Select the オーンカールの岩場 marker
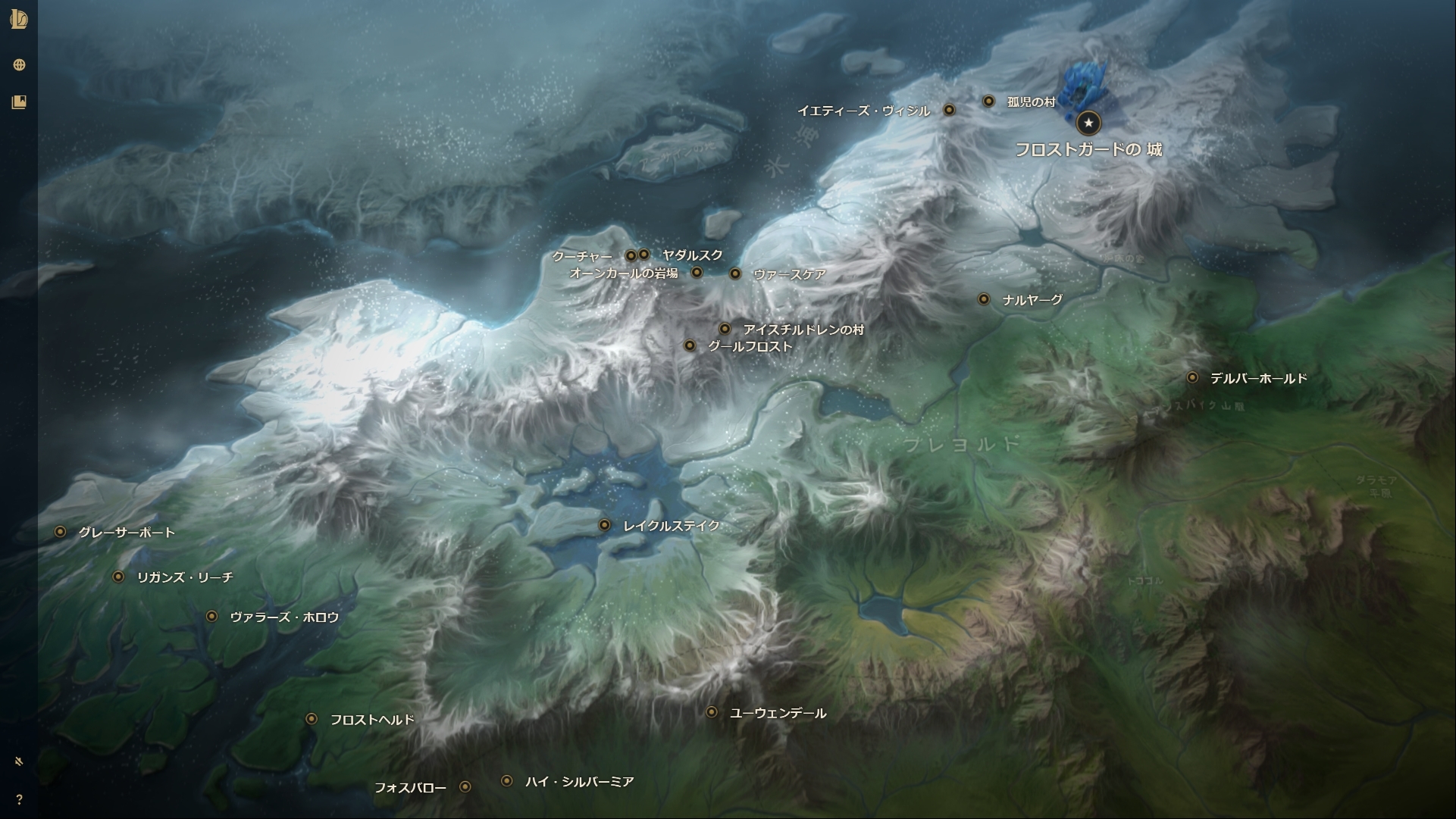This screenshot has height=819, width=1456. 697,272
